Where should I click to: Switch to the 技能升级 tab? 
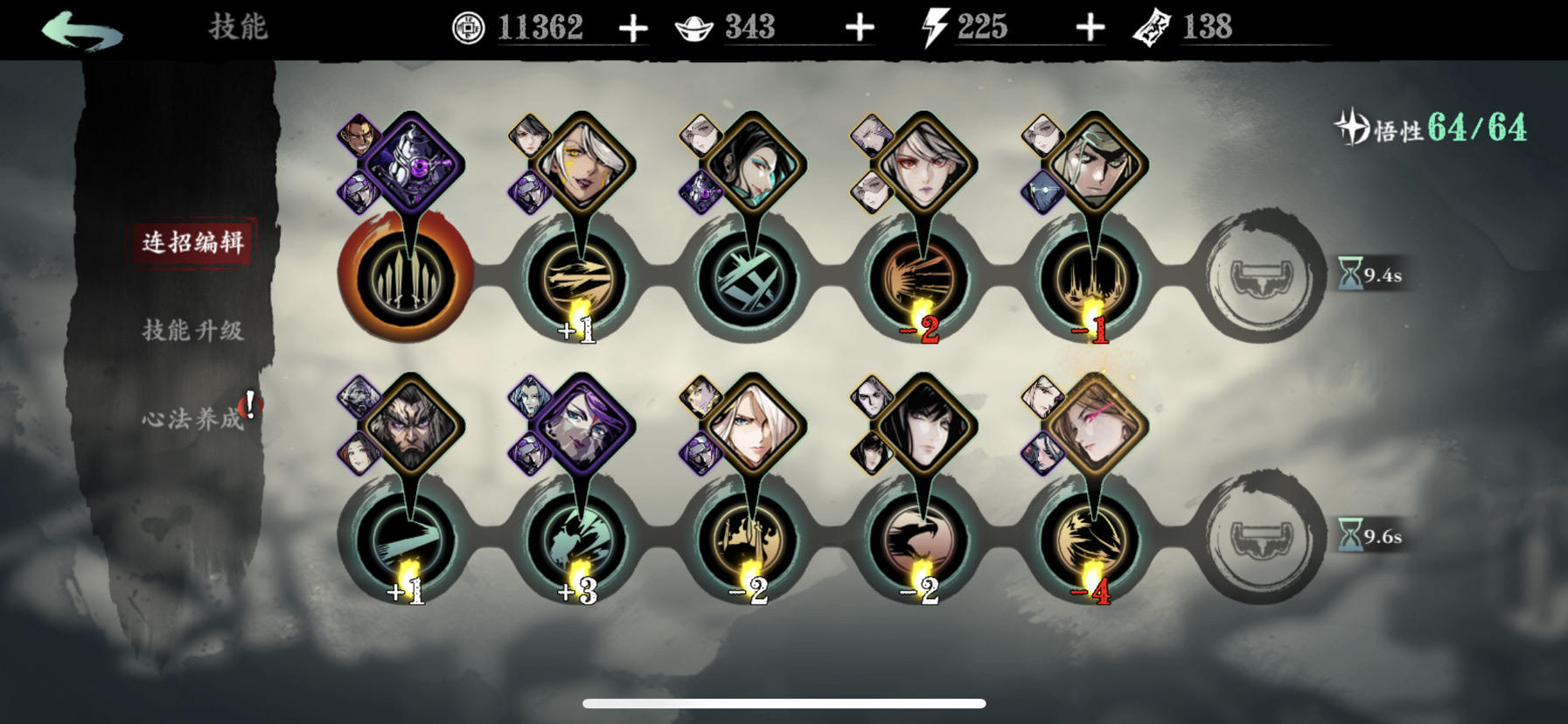(x=192, y=331)
